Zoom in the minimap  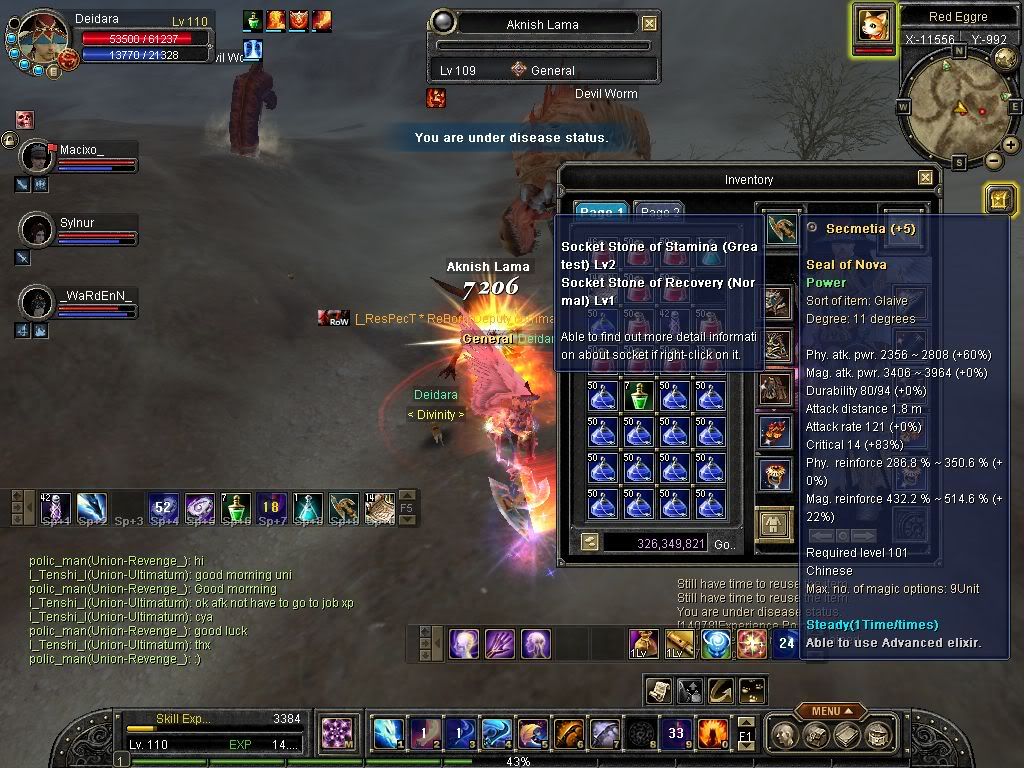[1011, 145]
